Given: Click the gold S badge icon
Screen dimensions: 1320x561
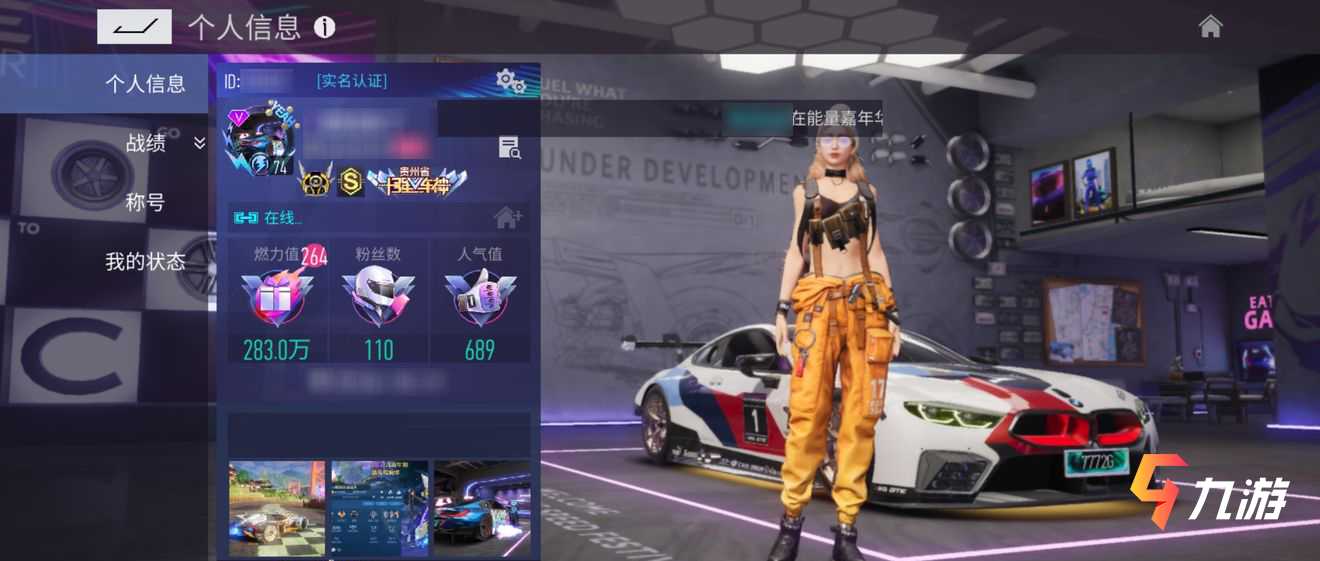Looking at the screenshot, I should tap(350, 182).
